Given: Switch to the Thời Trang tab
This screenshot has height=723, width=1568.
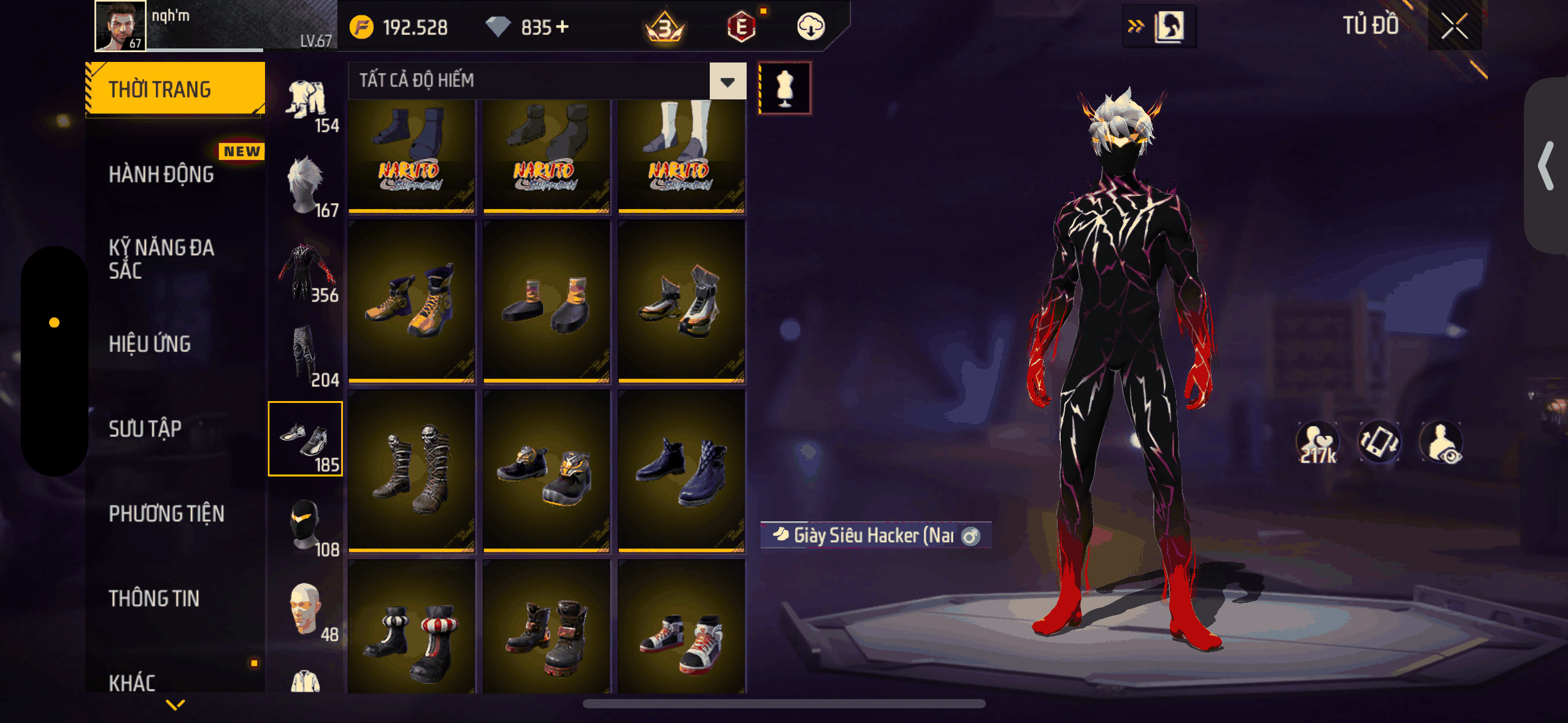Looking at the screenshot, I should [175, 90].
